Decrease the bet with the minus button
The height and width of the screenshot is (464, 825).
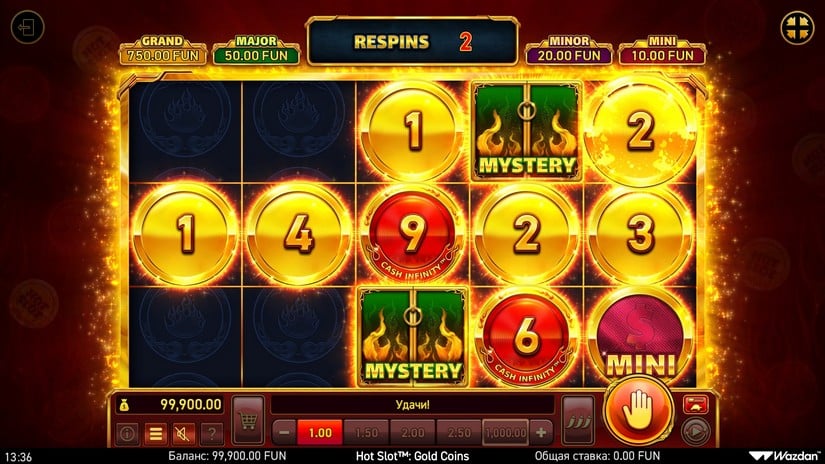tap(283, 433)
